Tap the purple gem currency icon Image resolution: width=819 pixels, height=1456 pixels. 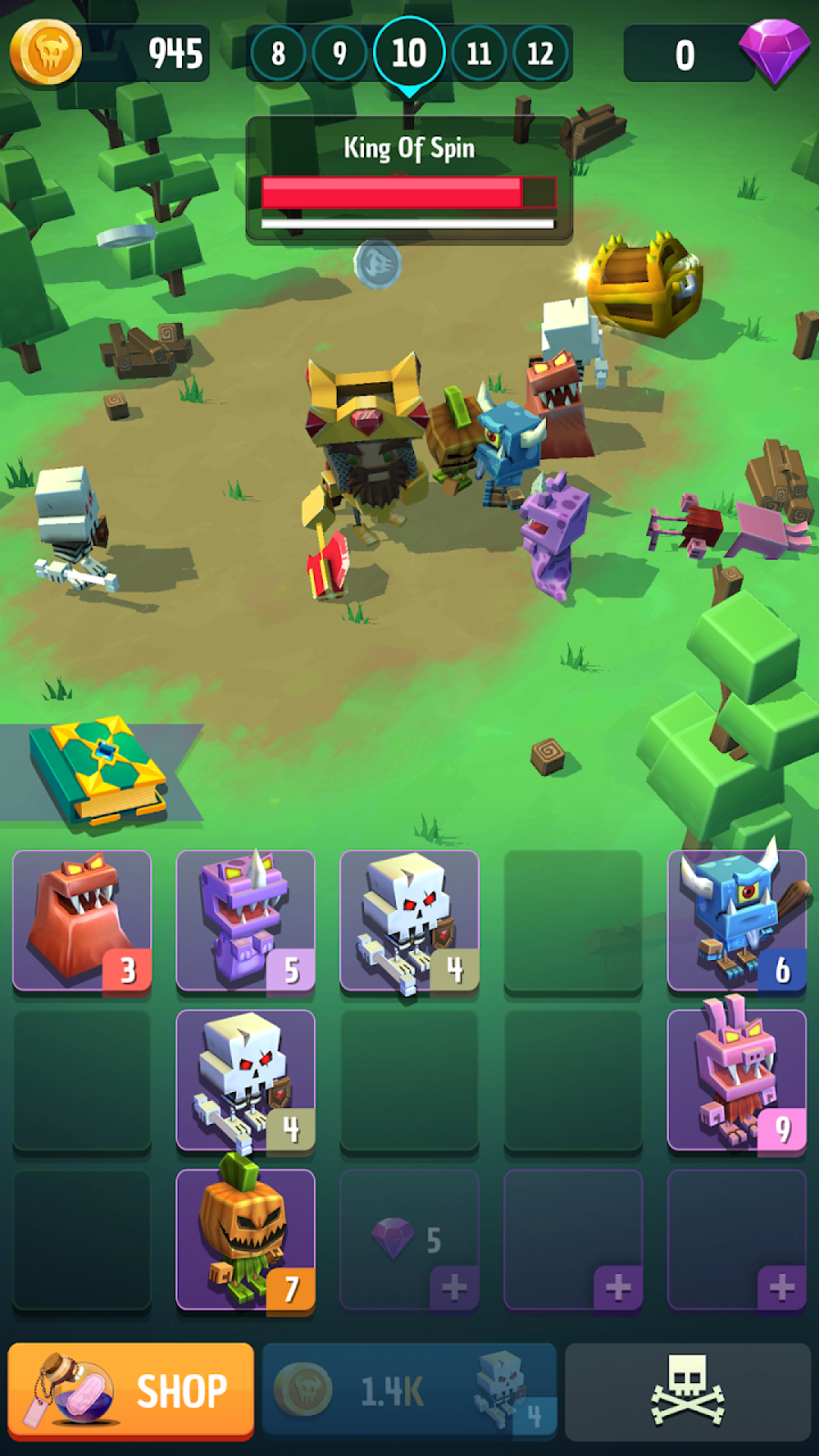(773, 52)
